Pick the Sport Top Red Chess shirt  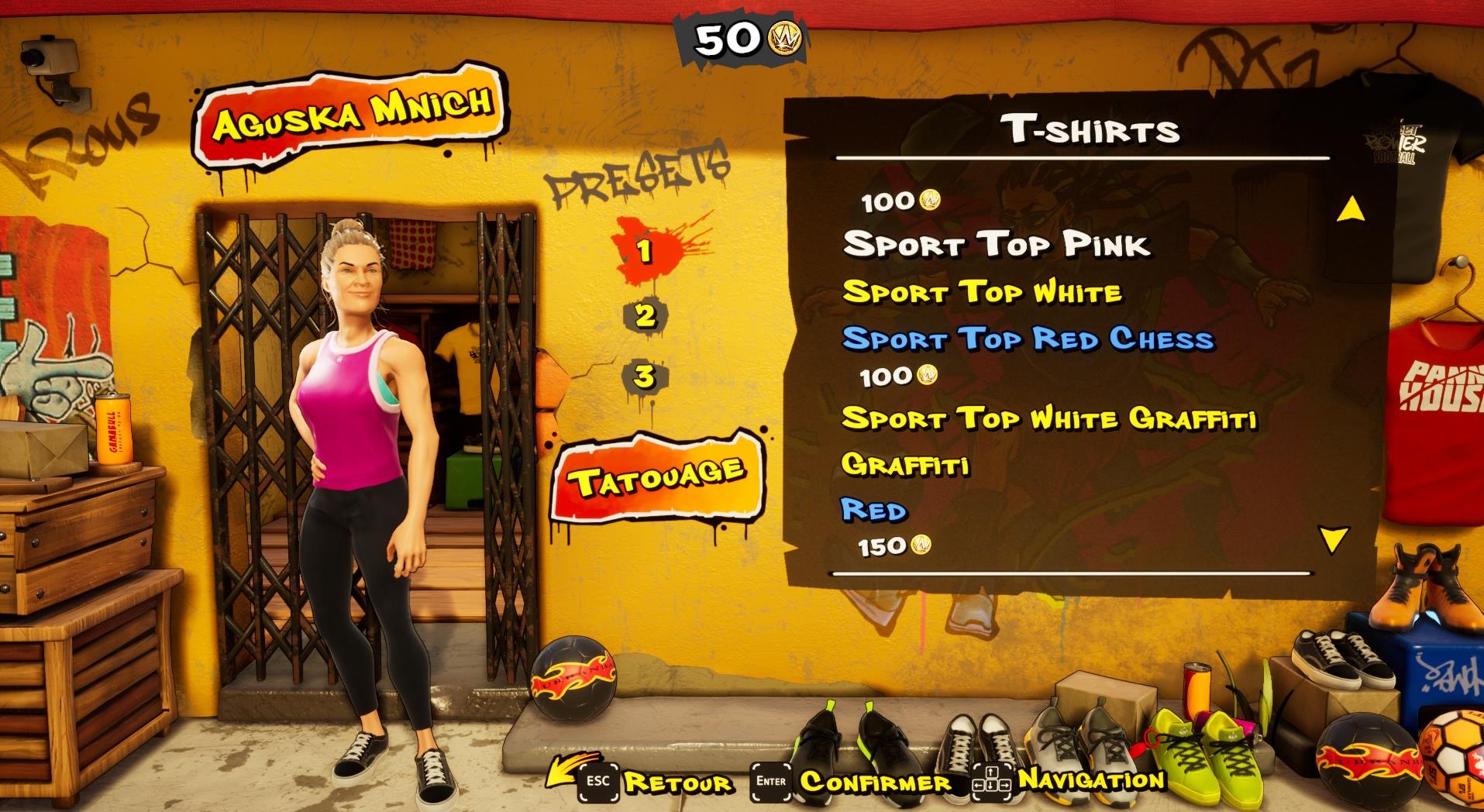tap(1029, 339)
